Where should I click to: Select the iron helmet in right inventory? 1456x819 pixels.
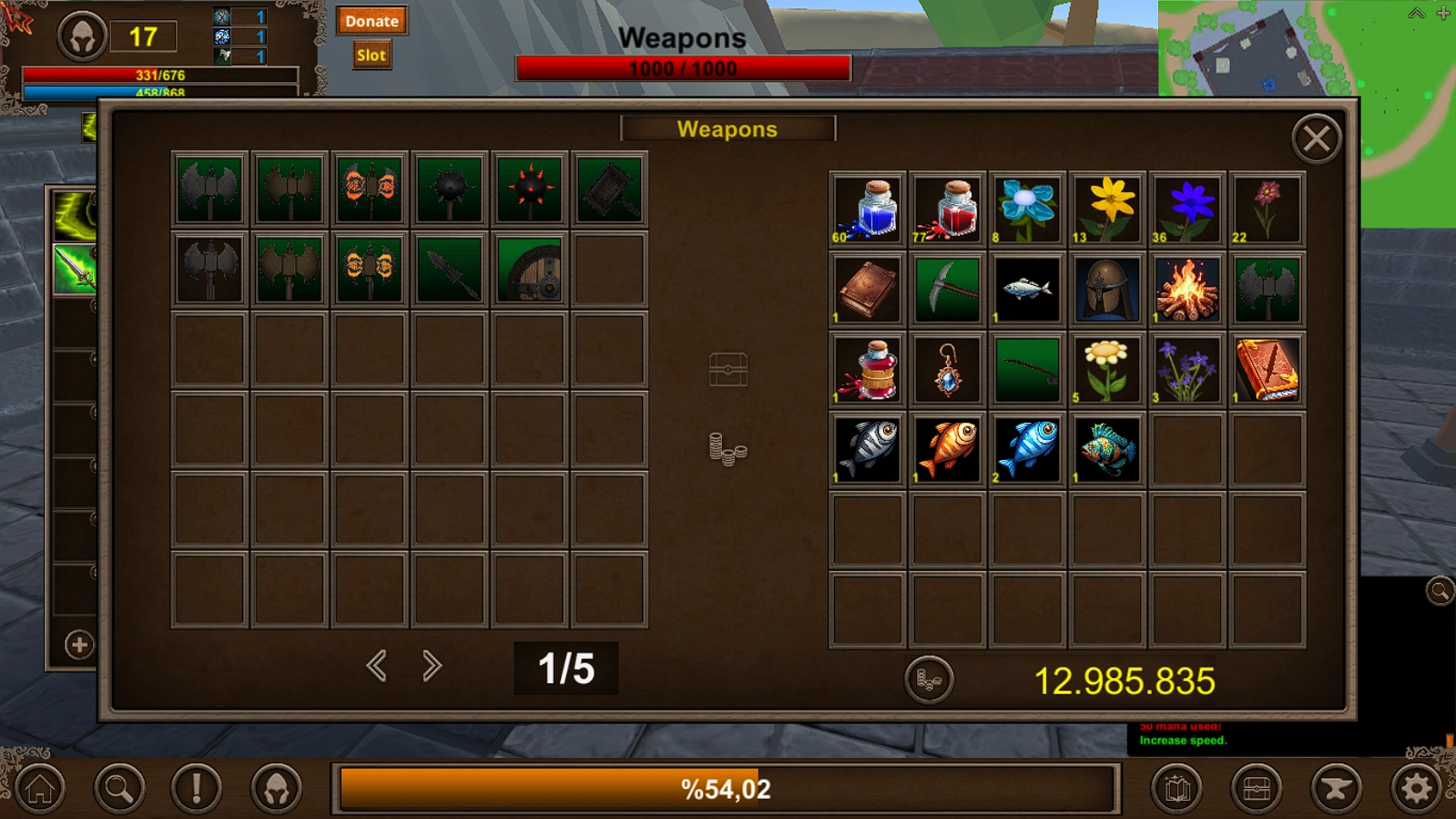[1106, 289]
